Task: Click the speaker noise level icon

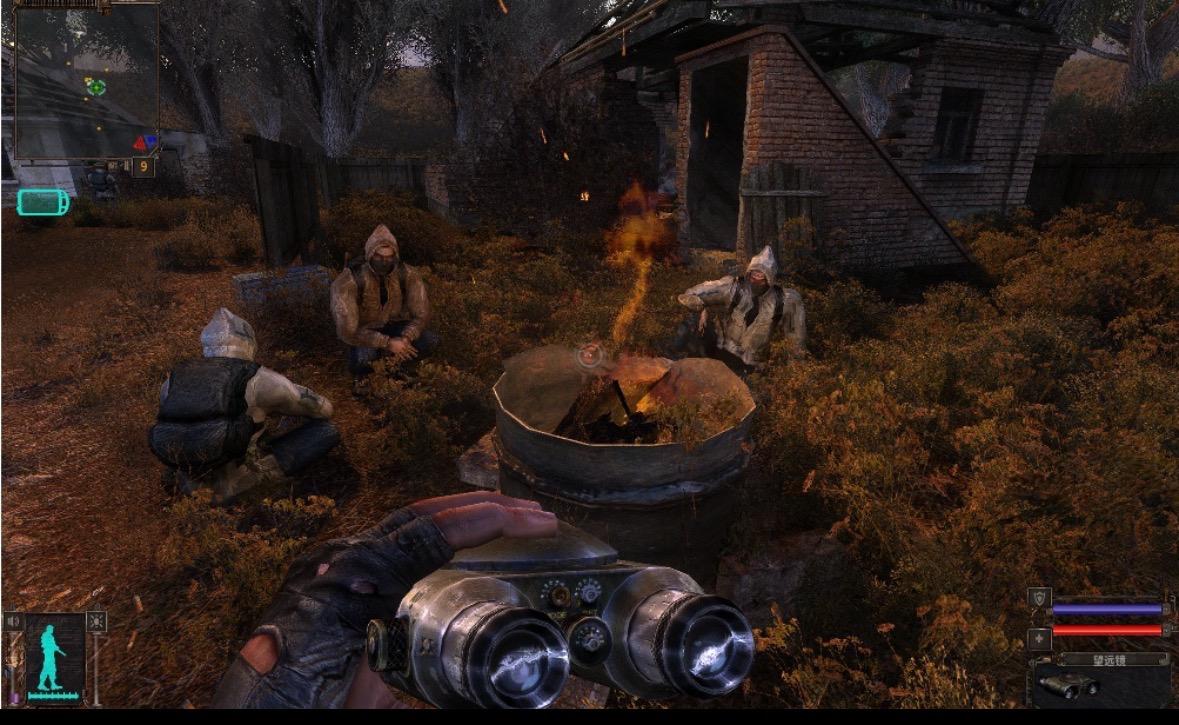Action: 13,621
